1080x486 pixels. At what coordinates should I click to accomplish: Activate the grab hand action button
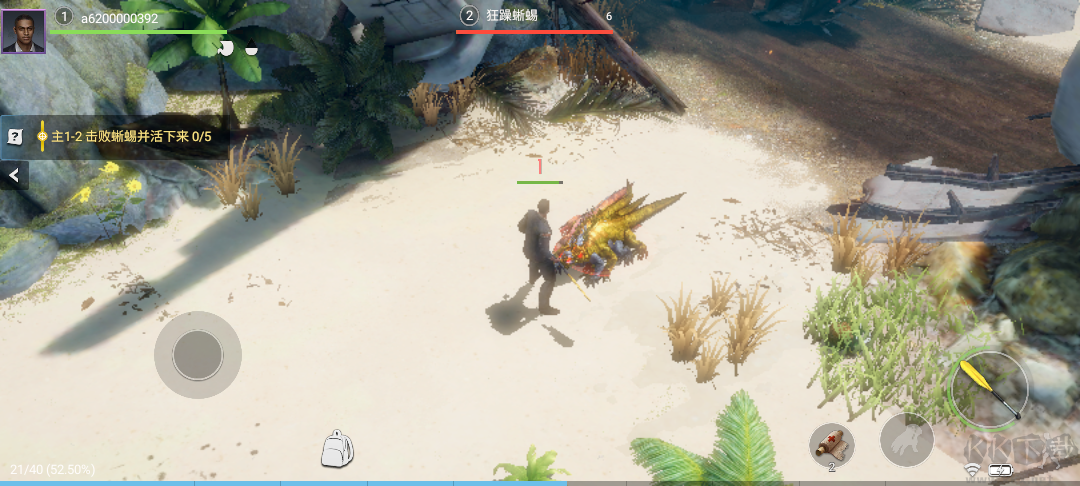(906, 440)
